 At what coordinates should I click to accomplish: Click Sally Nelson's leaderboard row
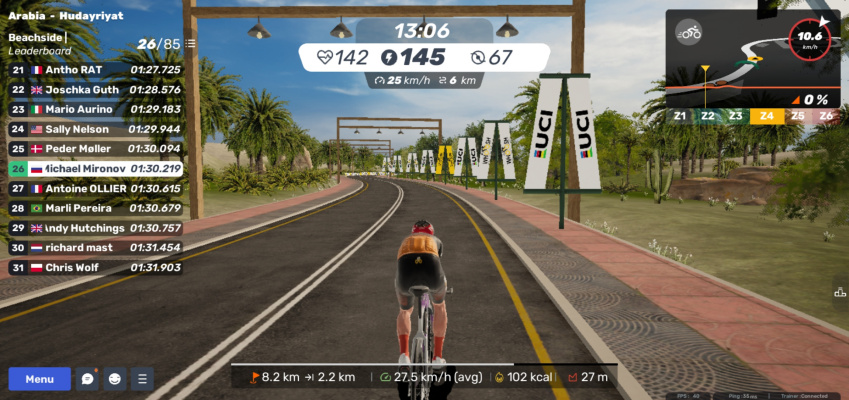click(x=95, y=129)
